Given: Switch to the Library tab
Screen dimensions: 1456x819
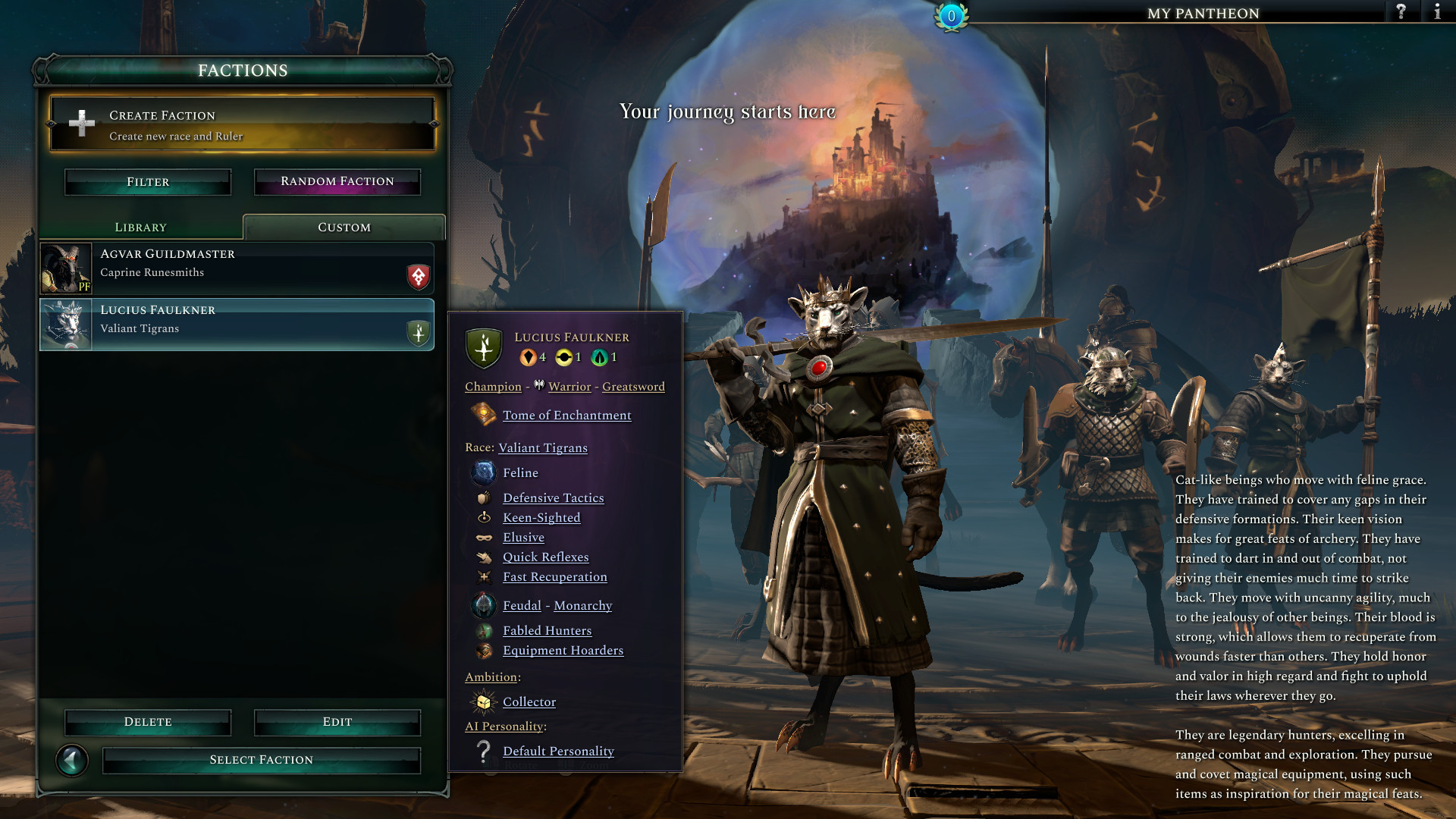Looking at the screenshot, I should (x=141, y=227).
